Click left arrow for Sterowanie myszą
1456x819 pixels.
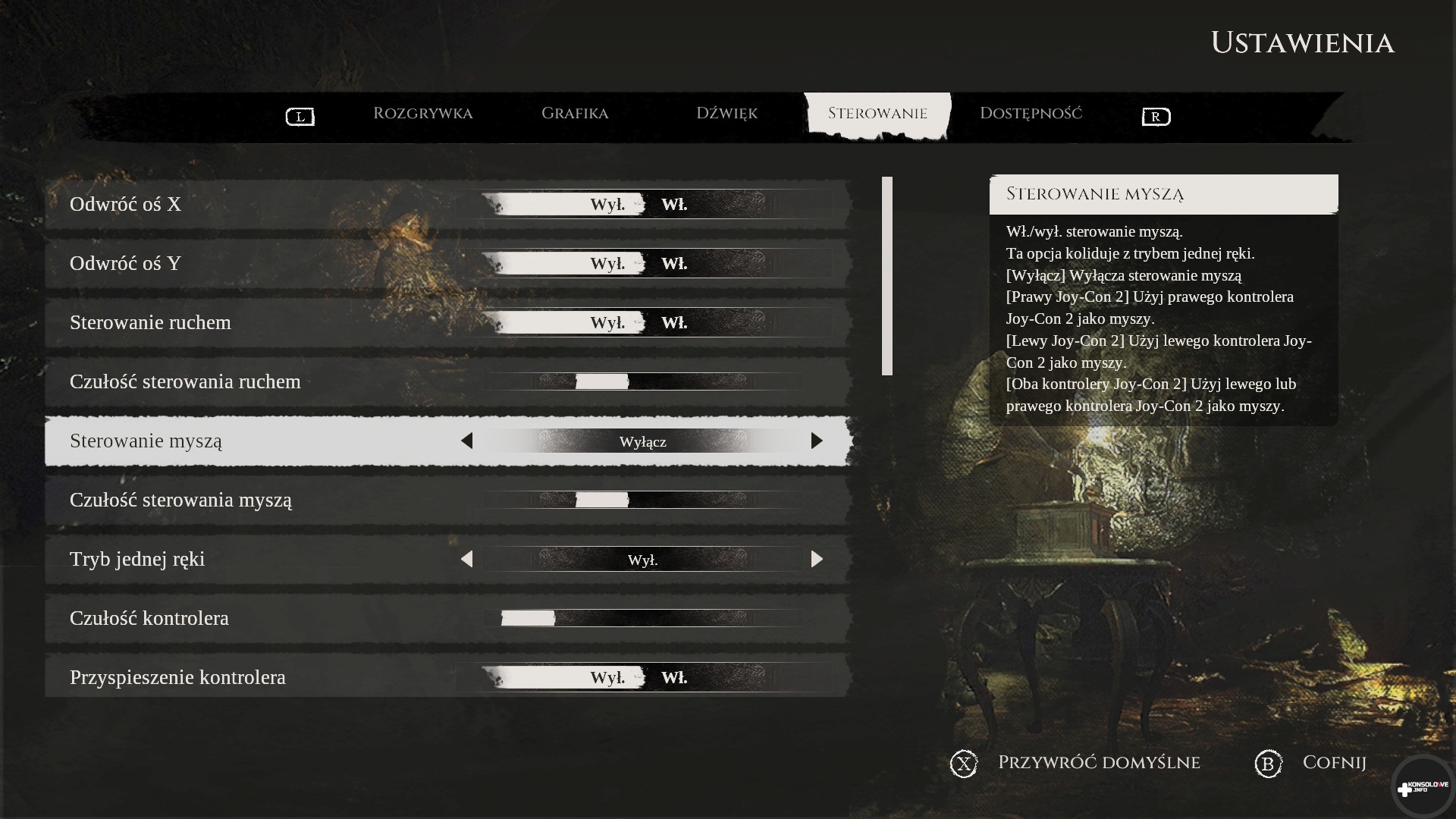click(466, 441)
